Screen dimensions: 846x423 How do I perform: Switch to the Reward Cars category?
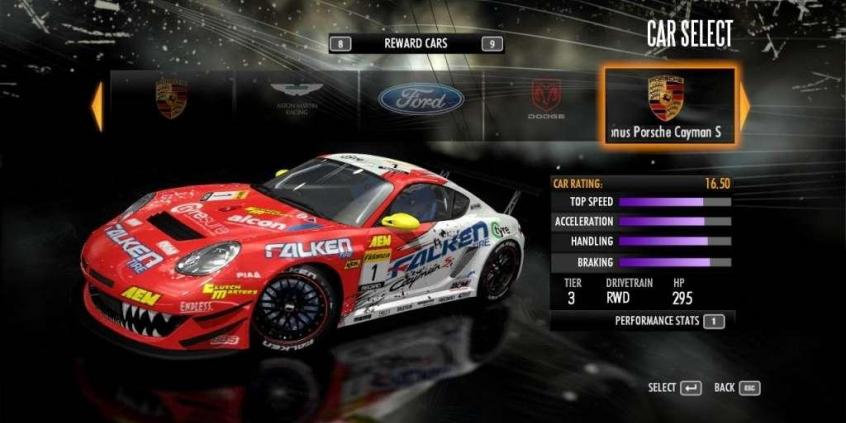coord(416,44)
